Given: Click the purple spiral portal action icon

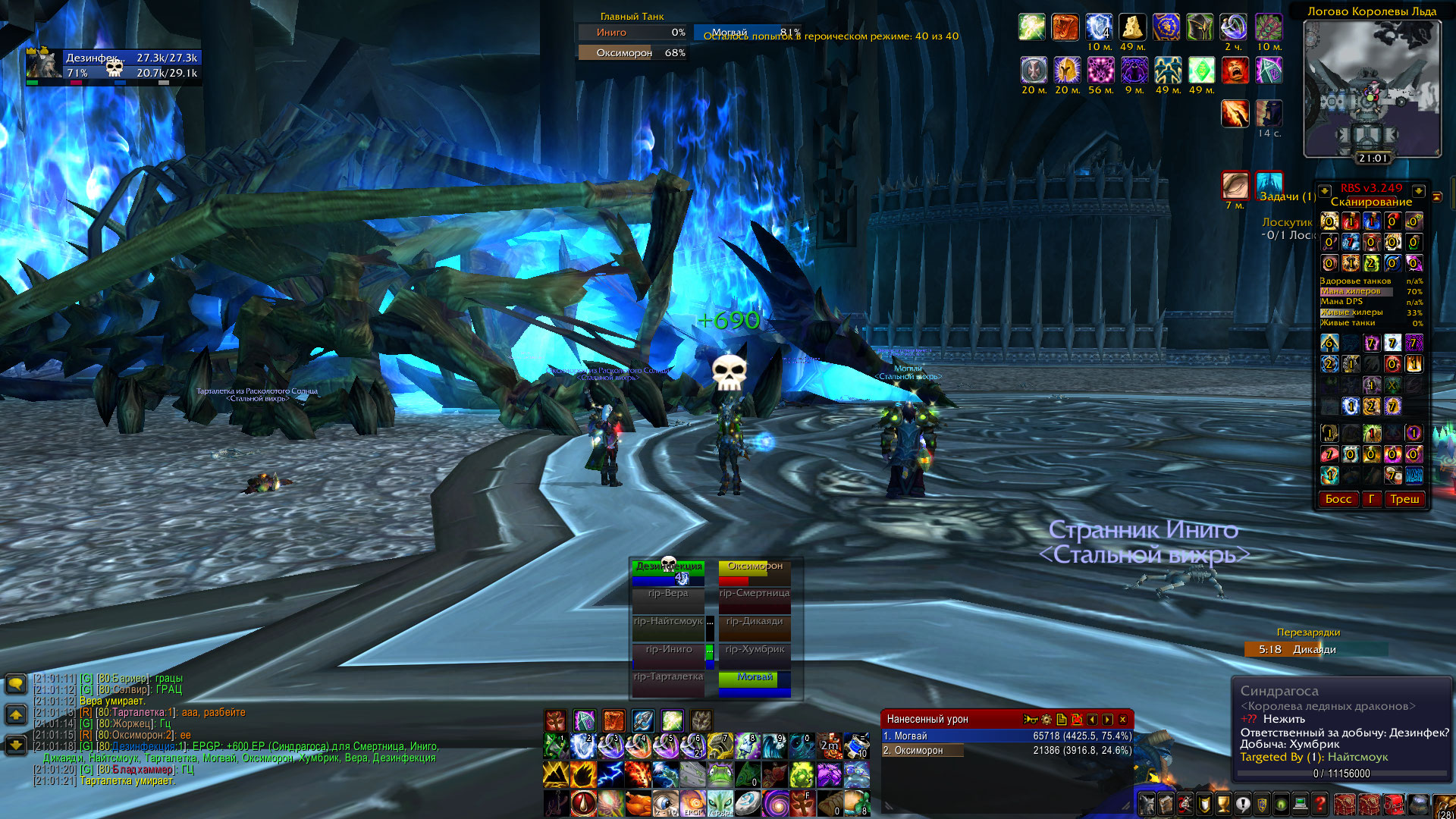Looking at the screenshot, I should tap(775, 803).
